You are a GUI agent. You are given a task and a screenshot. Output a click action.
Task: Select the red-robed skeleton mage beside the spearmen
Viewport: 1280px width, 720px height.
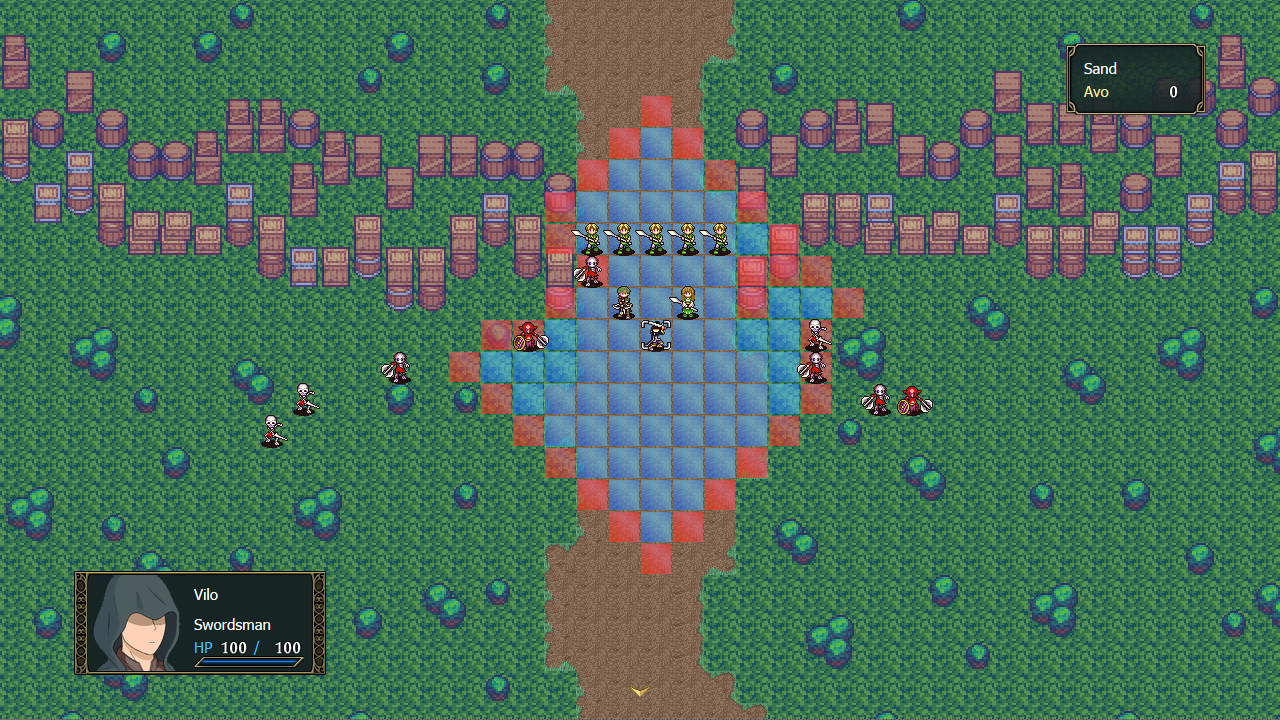click(x=590, y=270)
